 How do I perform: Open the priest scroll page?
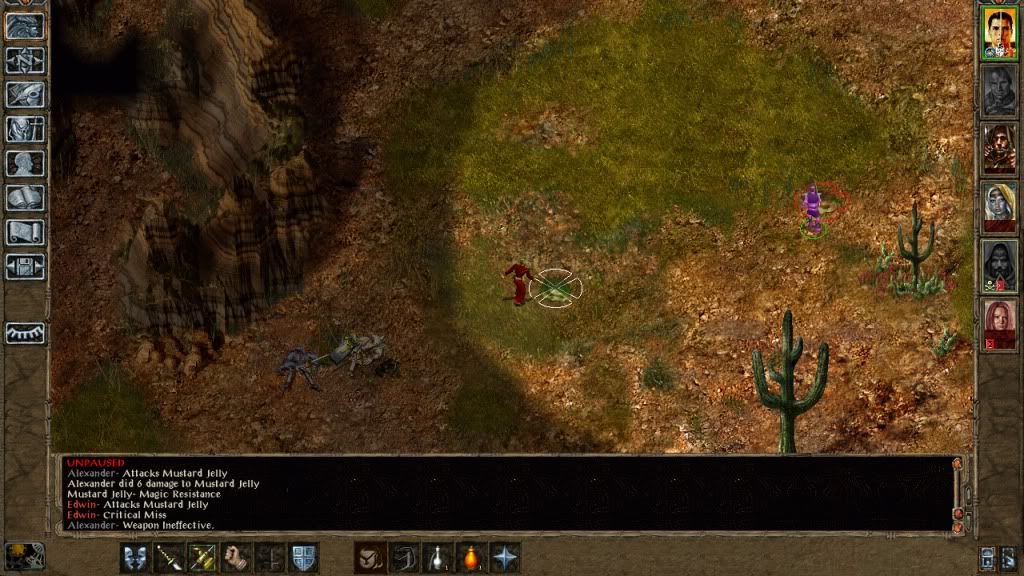pyautogui.click(x=25, y=232)
